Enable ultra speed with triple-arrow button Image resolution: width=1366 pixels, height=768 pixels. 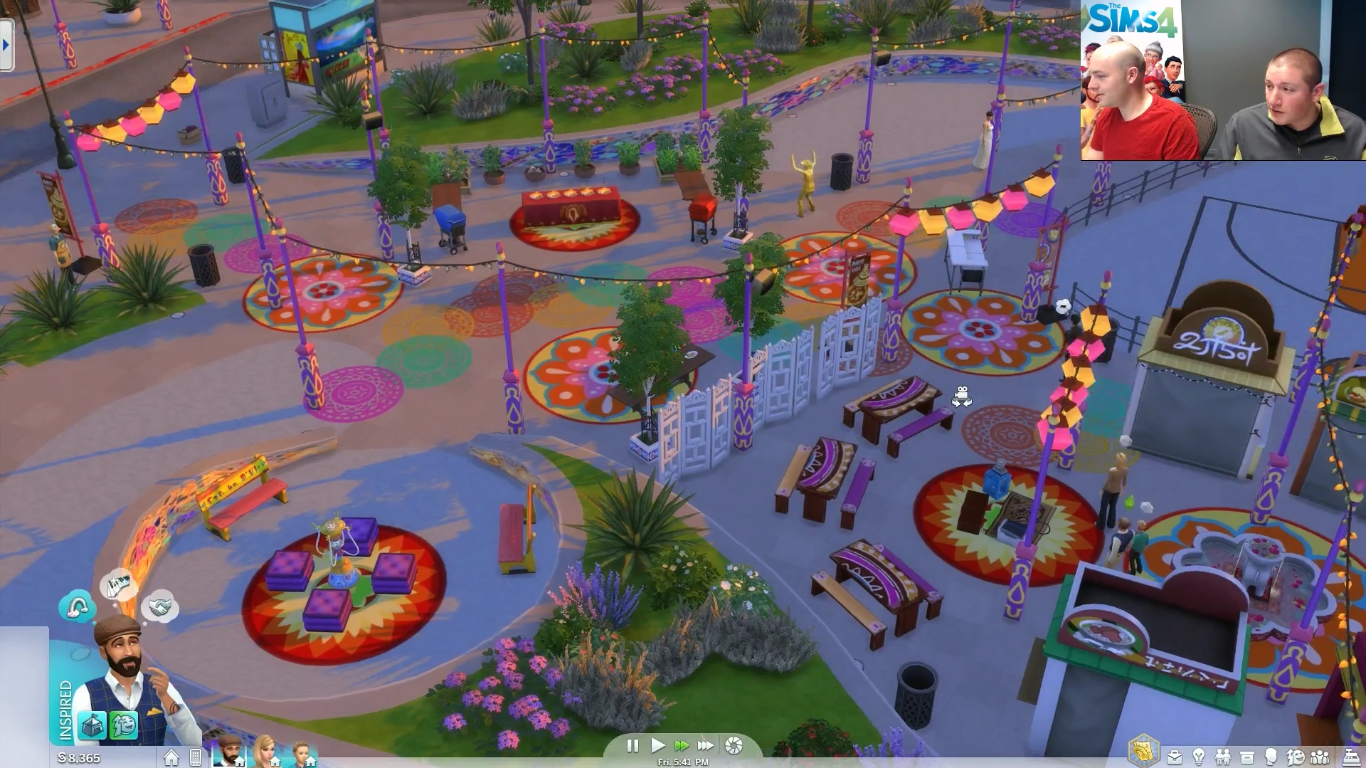click(x=707, y=745)
